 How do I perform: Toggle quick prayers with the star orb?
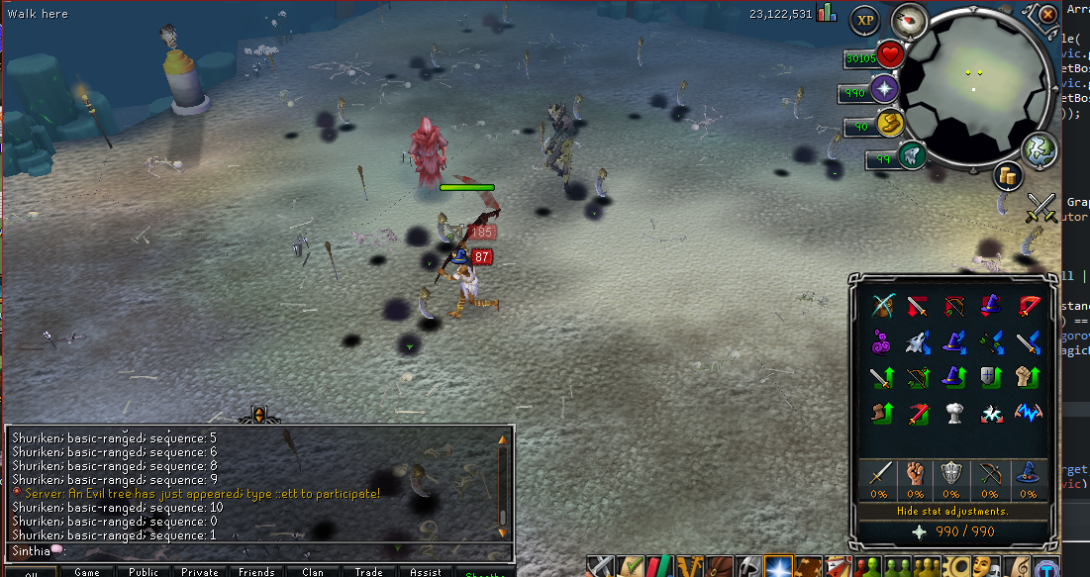[x=886, y=90]
